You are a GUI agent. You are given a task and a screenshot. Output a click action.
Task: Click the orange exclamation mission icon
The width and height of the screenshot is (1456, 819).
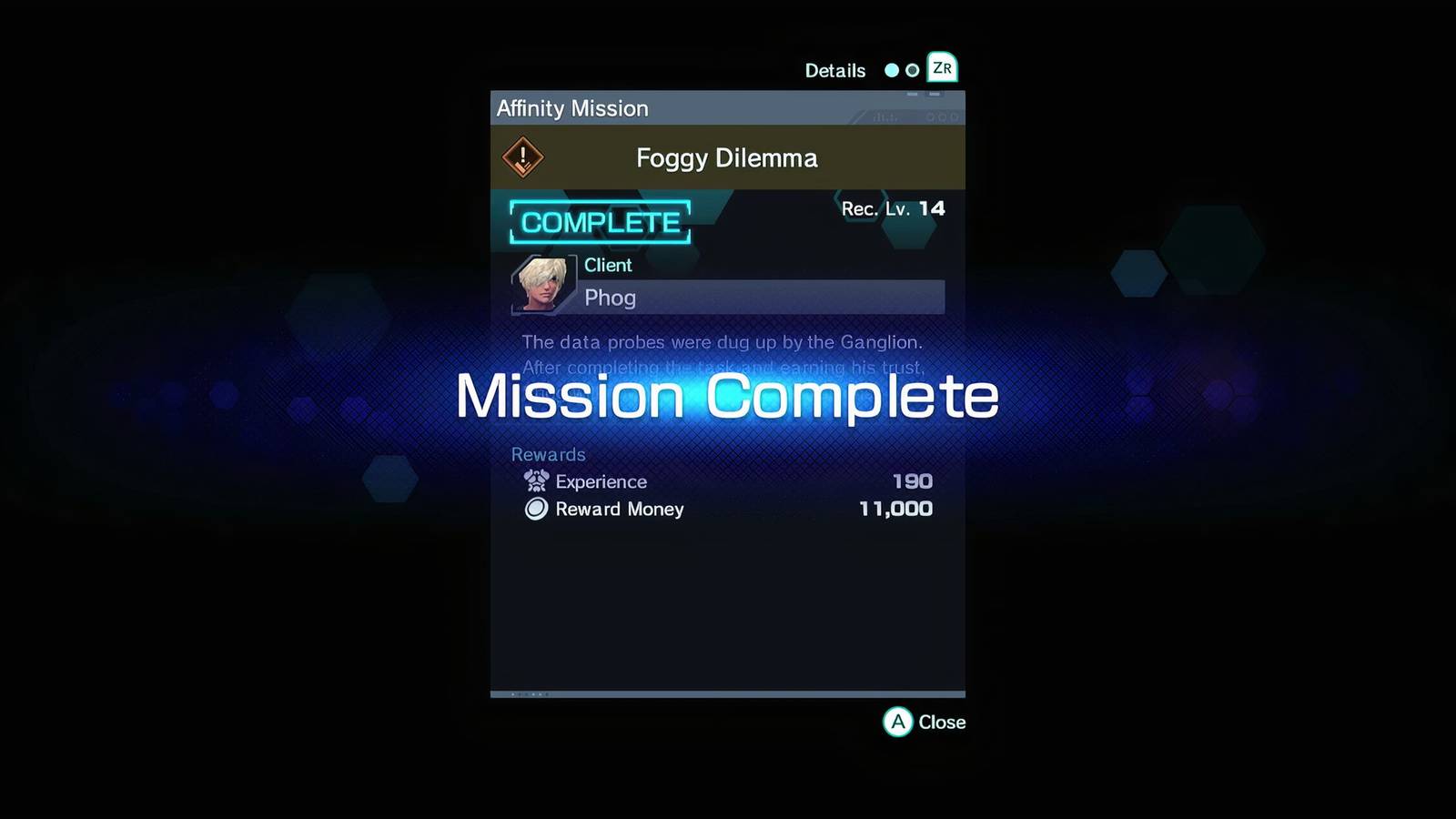(521, 157)
